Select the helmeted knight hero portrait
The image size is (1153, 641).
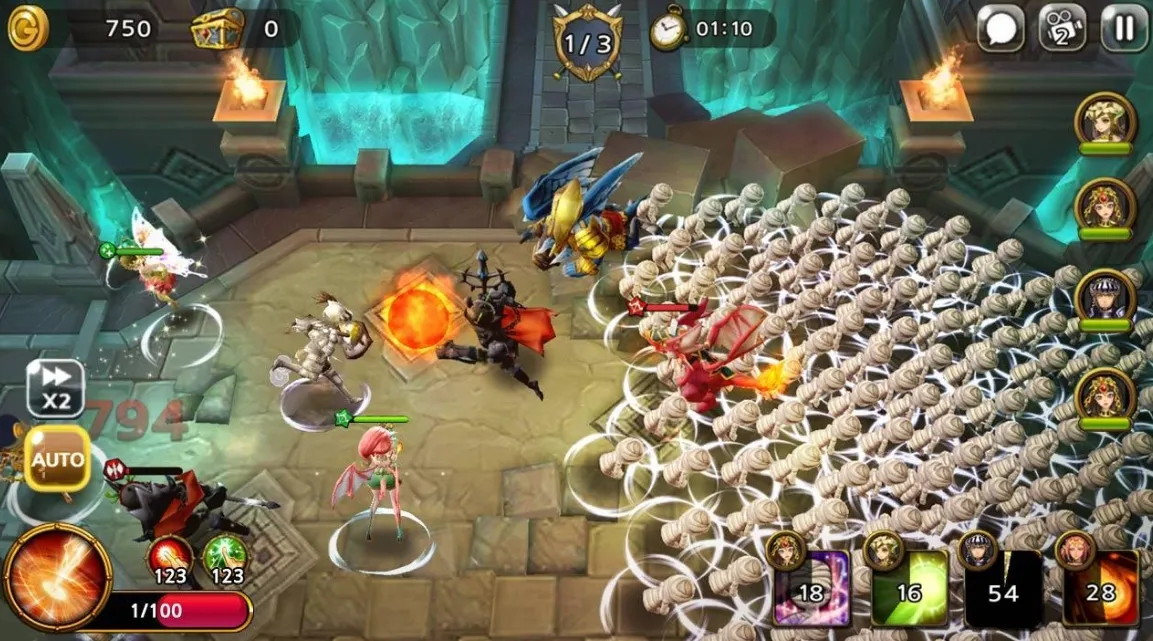coord(1104,297)
